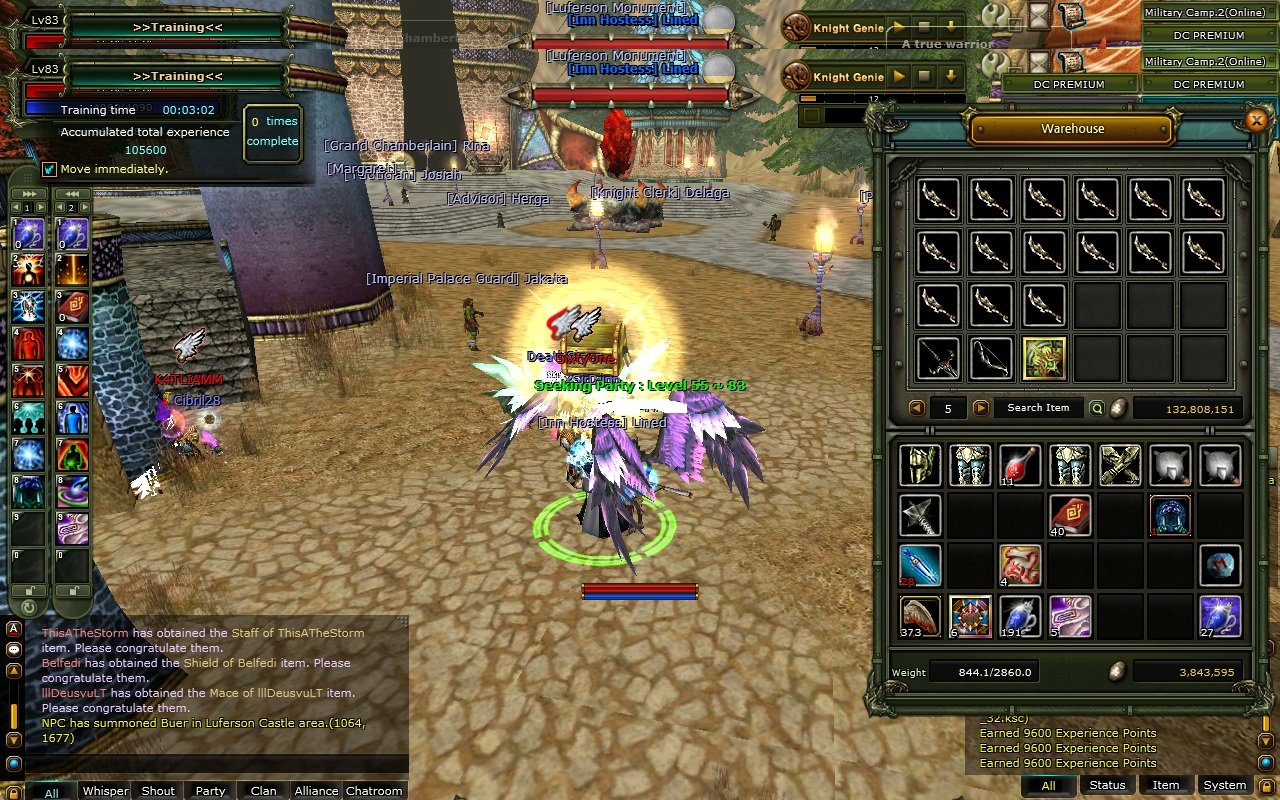
Task: Click the Search Item field
Action: [1038, 408]
